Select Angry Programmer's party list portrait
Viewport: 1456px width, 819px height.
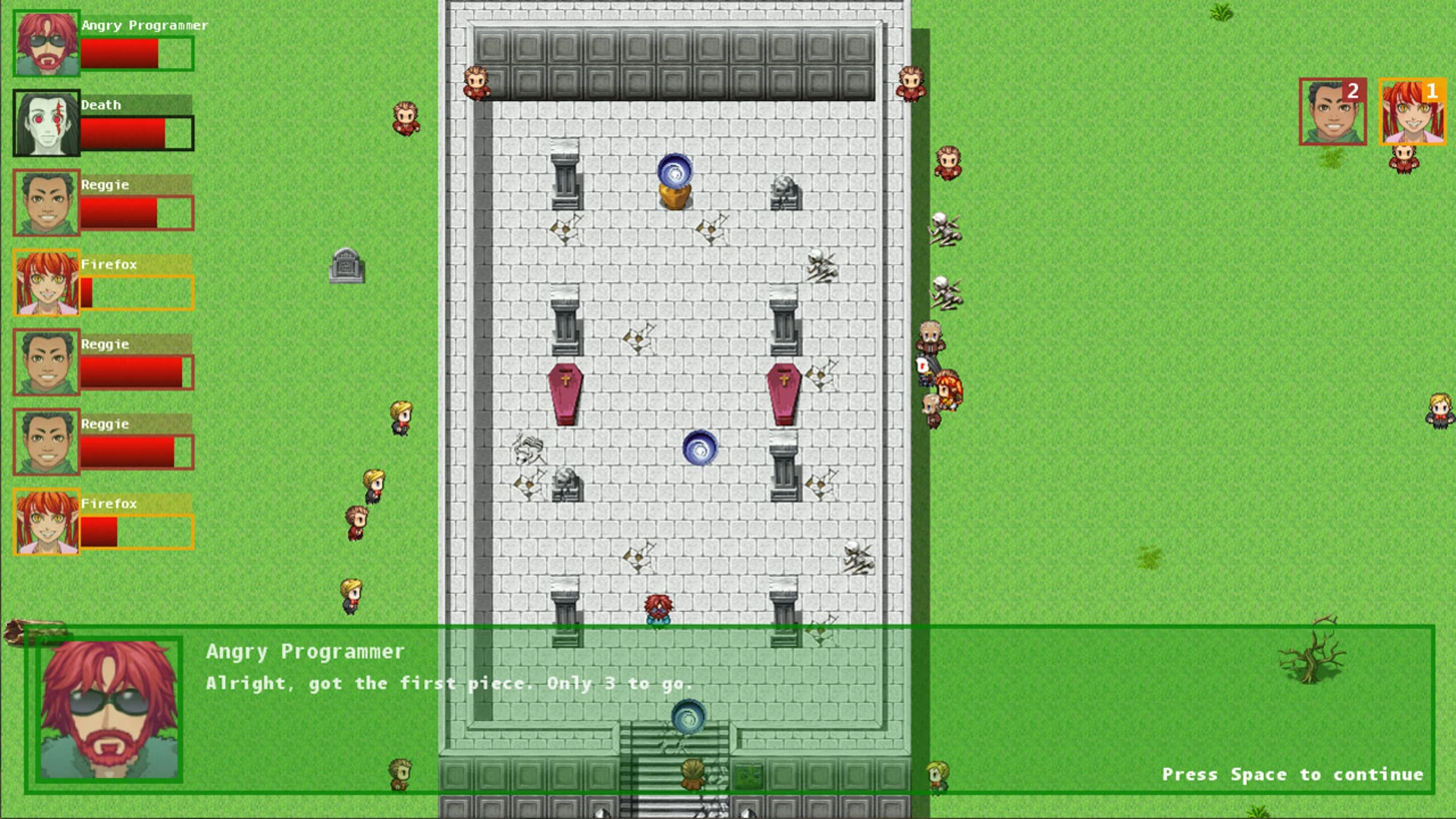(x=46, y=43)
